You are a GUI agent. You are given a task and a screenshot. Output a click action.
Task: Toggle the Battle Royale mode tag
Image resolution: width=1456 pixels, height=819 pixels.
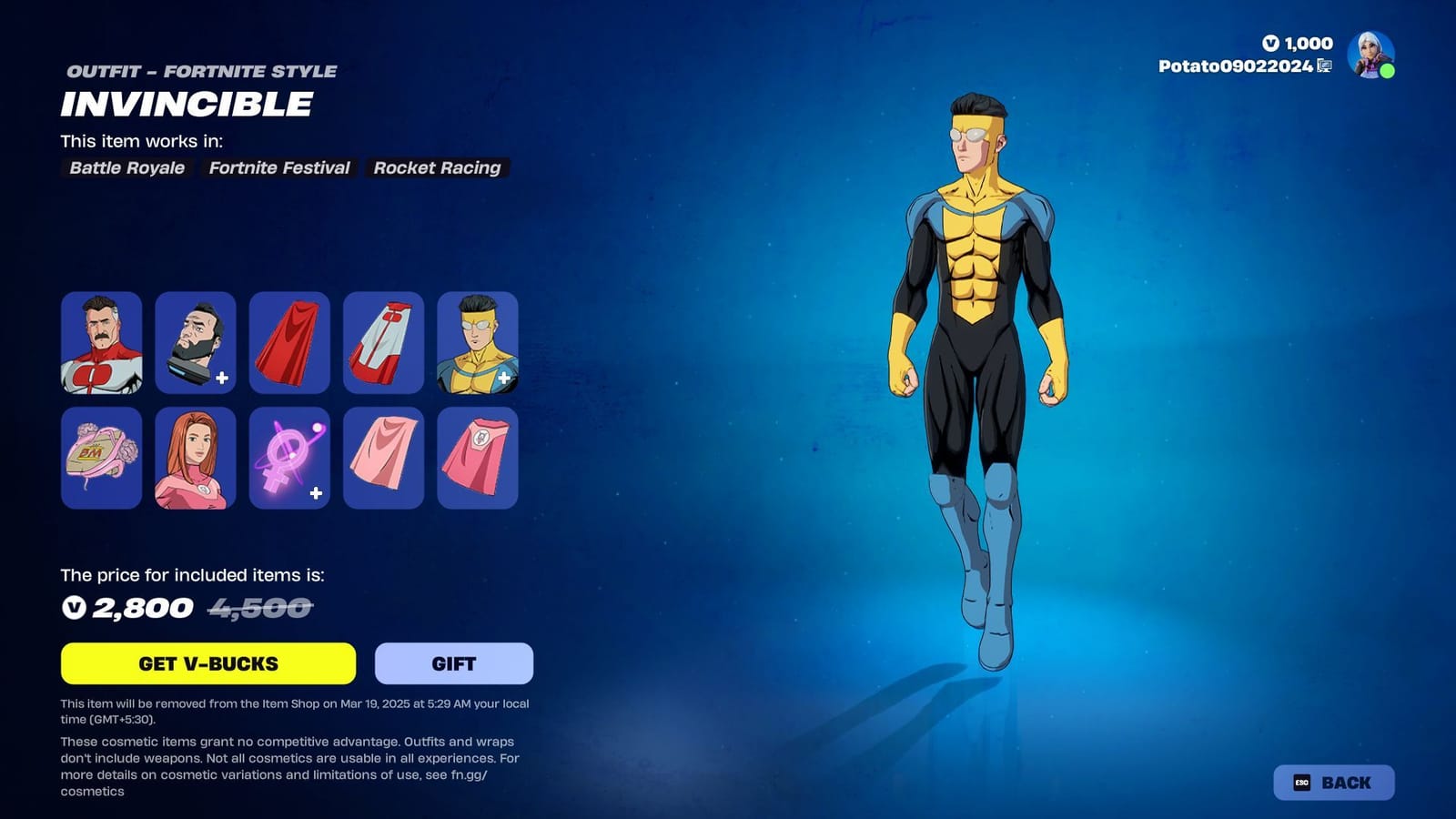[126, 167]
